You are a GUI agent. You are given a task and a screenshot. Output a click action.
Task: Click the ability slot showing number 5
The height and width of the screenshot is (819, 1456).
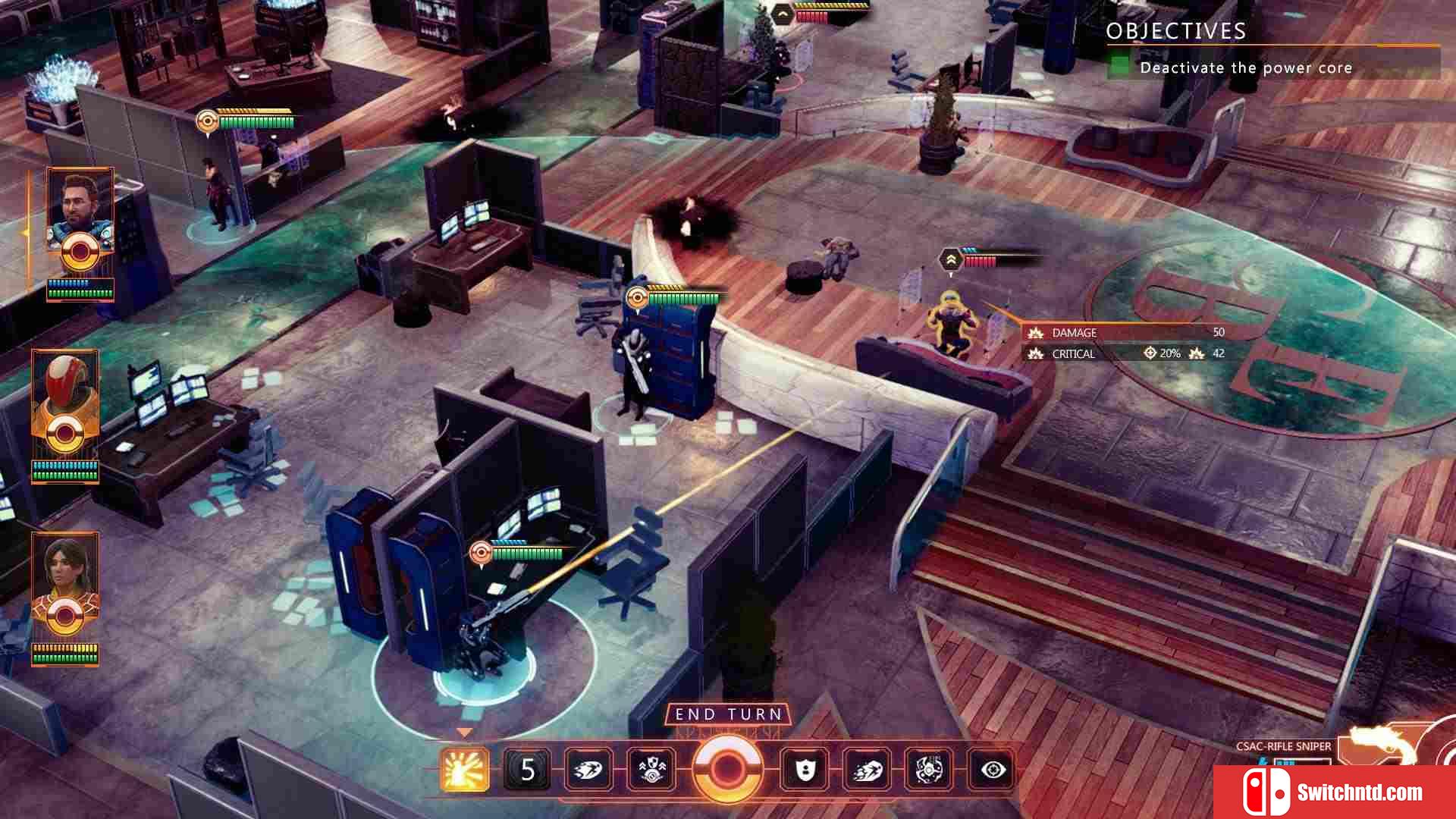[527, 770]
